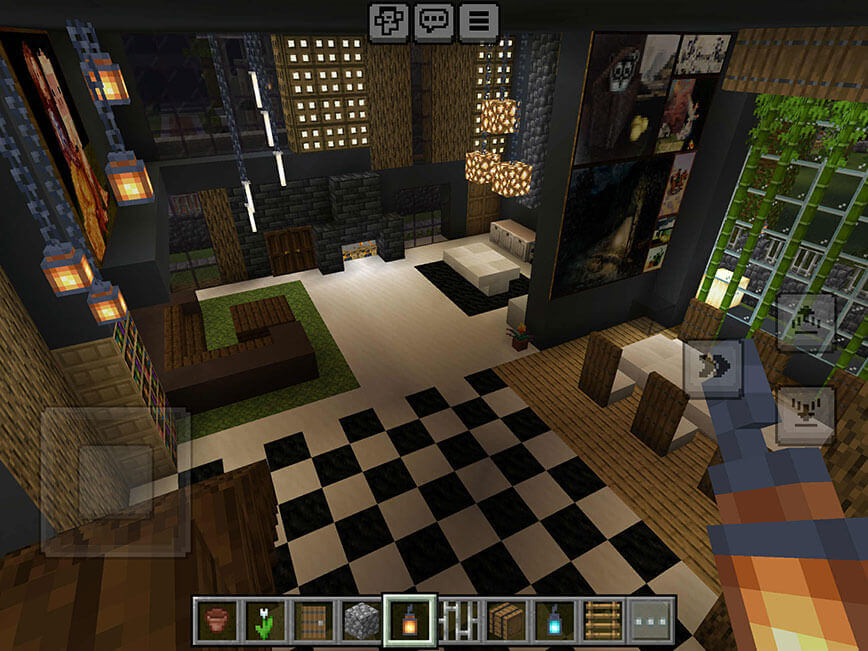Open the chat speech bubble button
The height and width of the screenshot is (651, 868).
[x=433, y=20]
